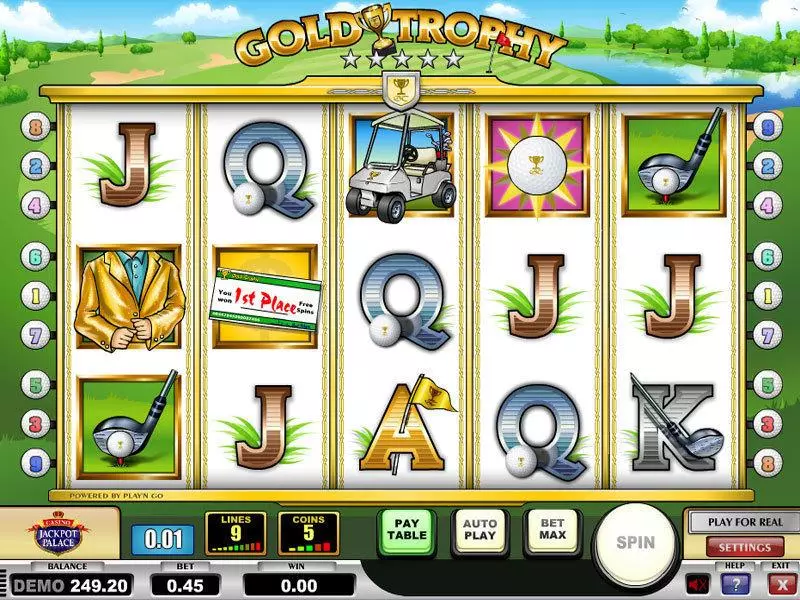Click the Jackpot Palace casino logo
800x600 pixels.
click(x=60, y=532)
